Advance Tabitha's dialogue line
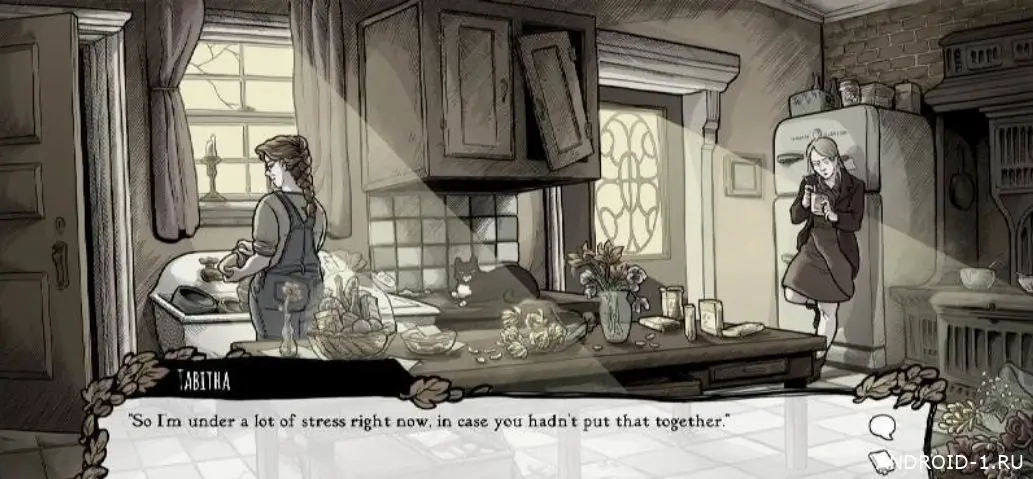This screenshot has width=1033, height=479. click(x=430, y=421)
